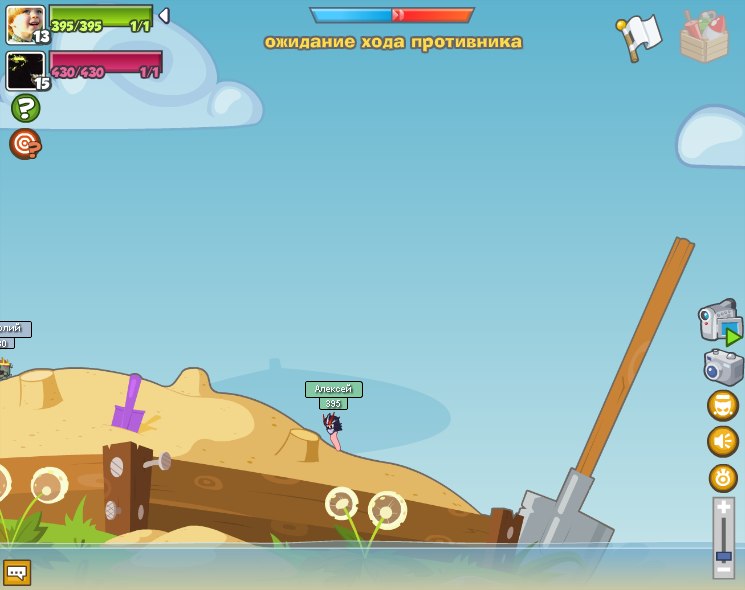Open the green question mark help button
Image resolution: width=745 pixels, height=590 pixels.
(x=26, y=108)
